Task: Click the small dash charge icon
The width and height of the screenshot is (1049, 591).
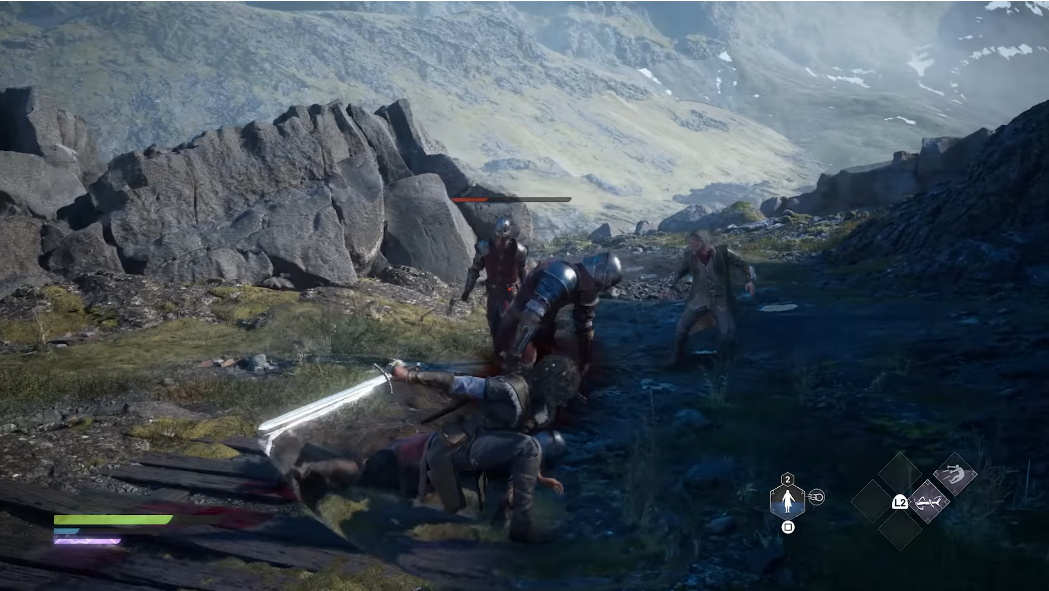Action: [817, 497]
